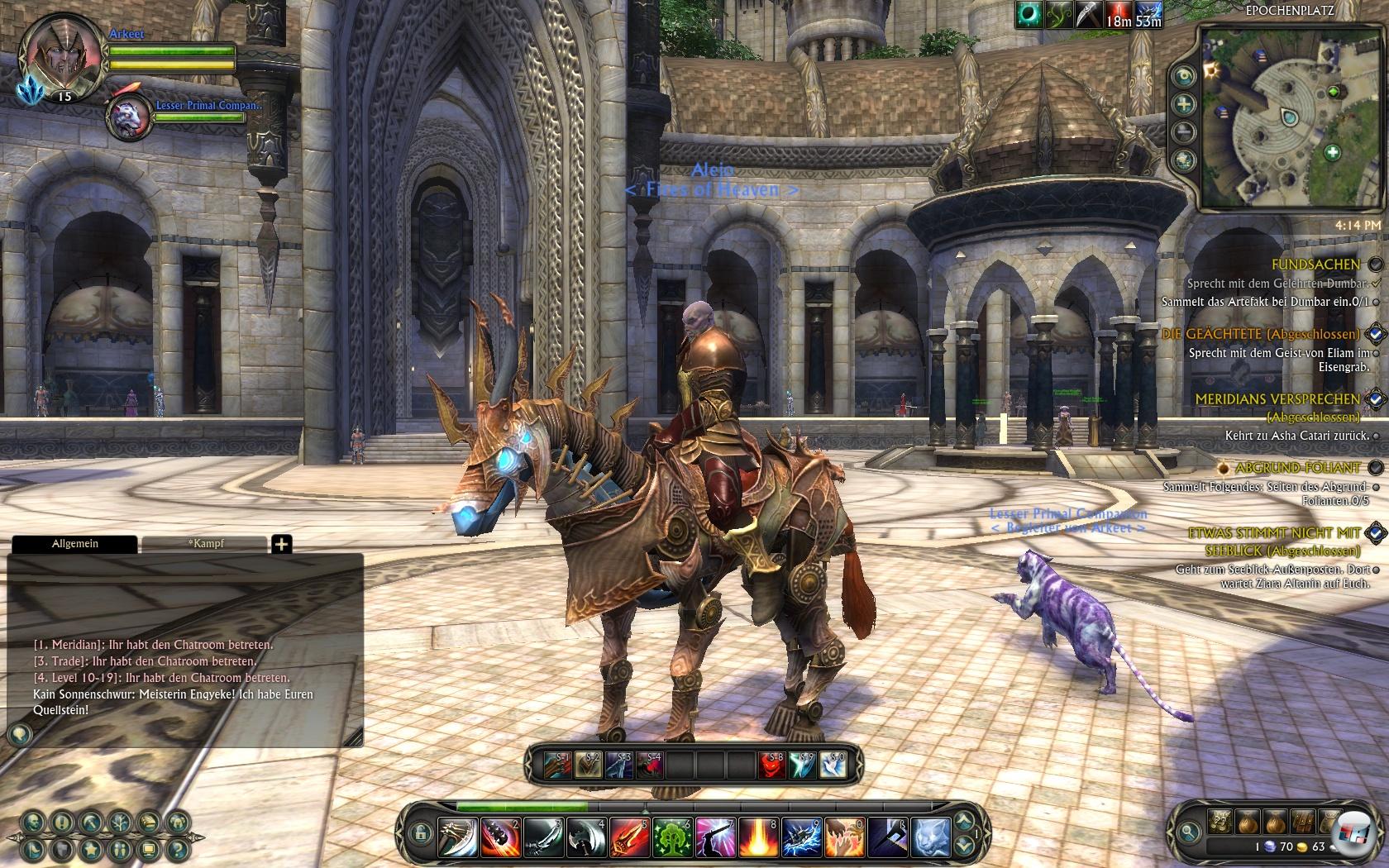Zoom in the minimap with plus button
Image resolution: width=1389 pixels, height=868 pixels.
click(x=1185, y=104)
